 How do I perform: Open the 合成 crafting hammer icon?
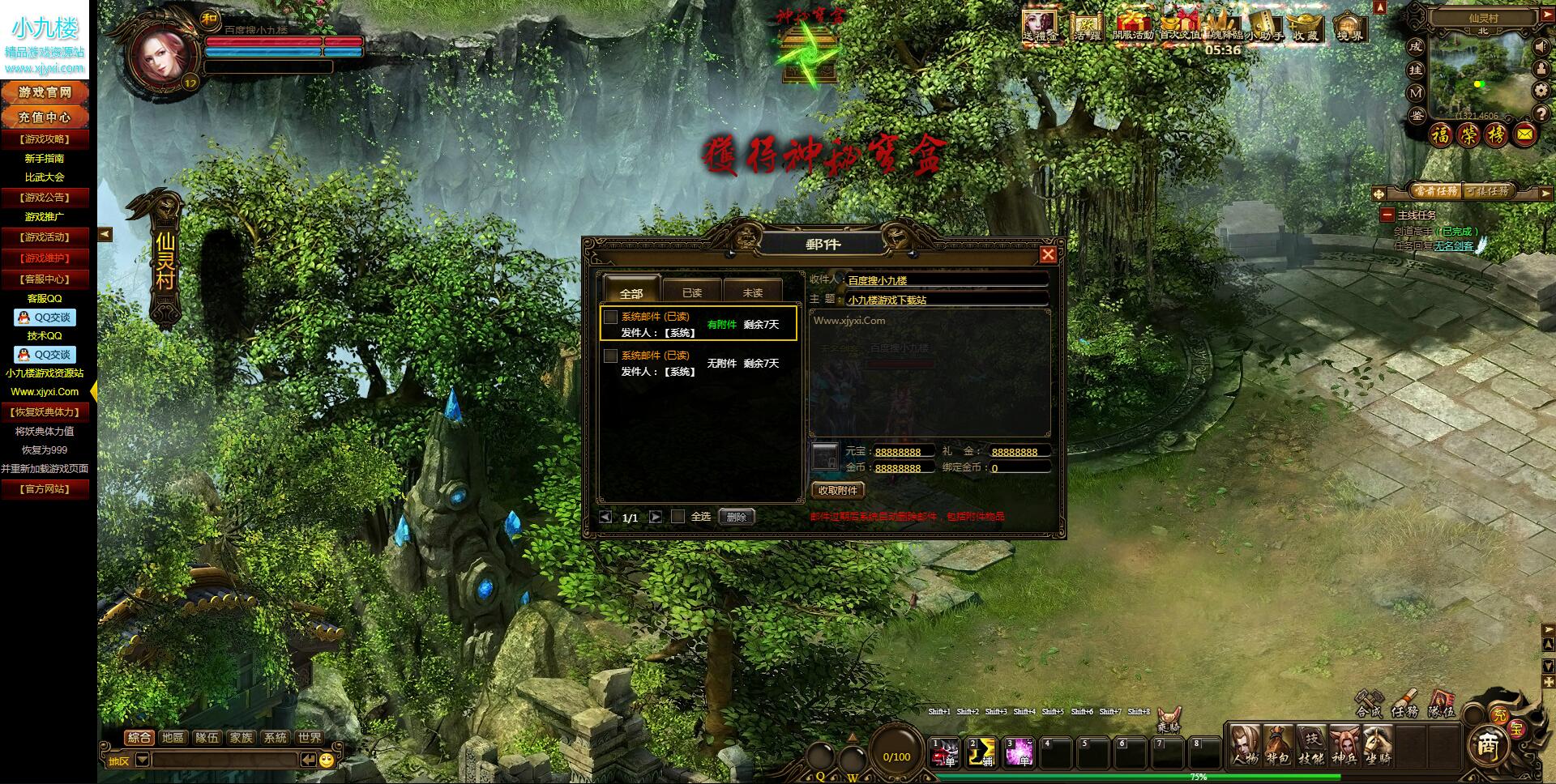[1370, 701]
